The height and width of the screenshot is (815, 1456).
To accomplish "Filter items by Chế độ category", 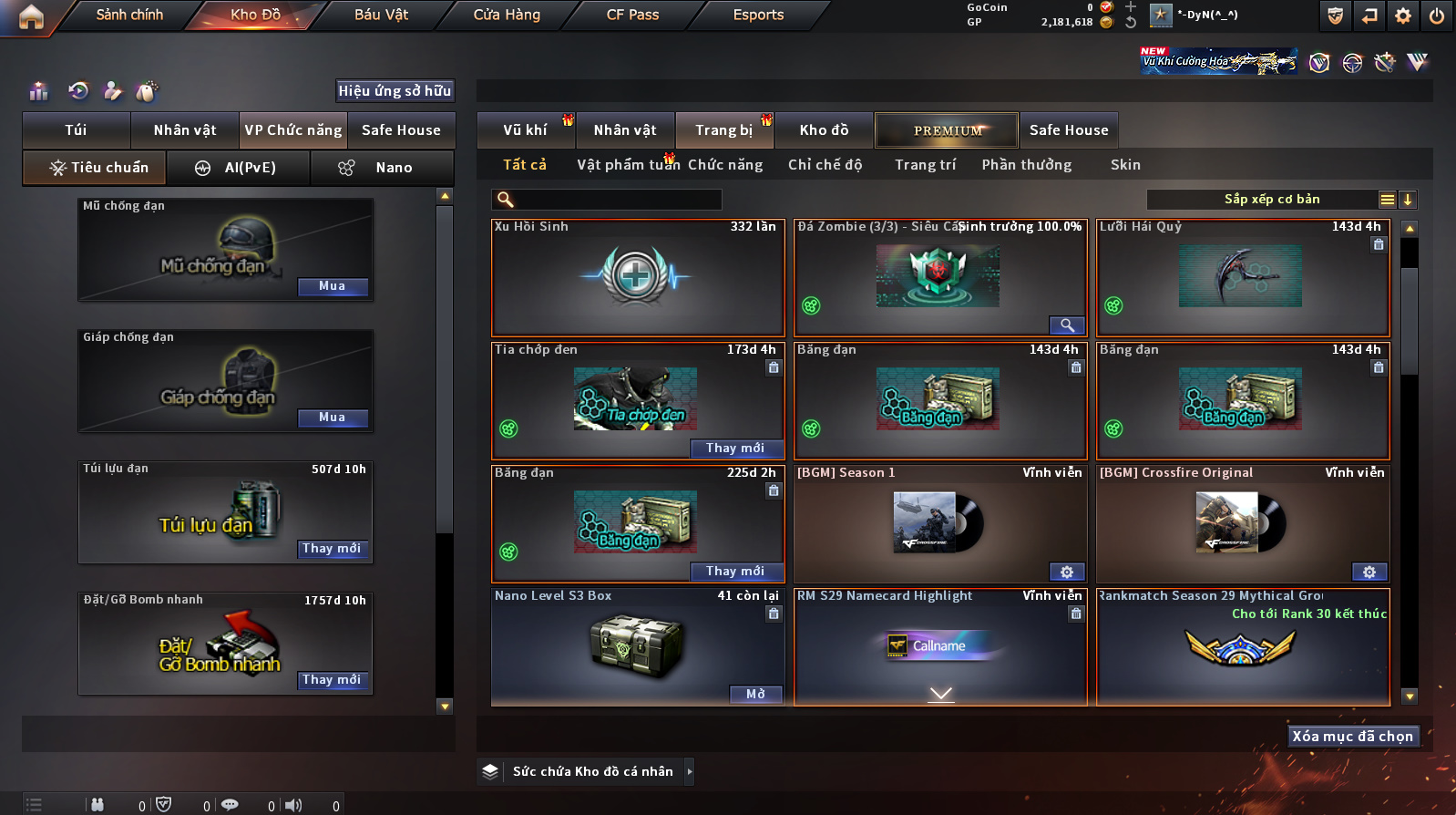I will coord(825,165).
